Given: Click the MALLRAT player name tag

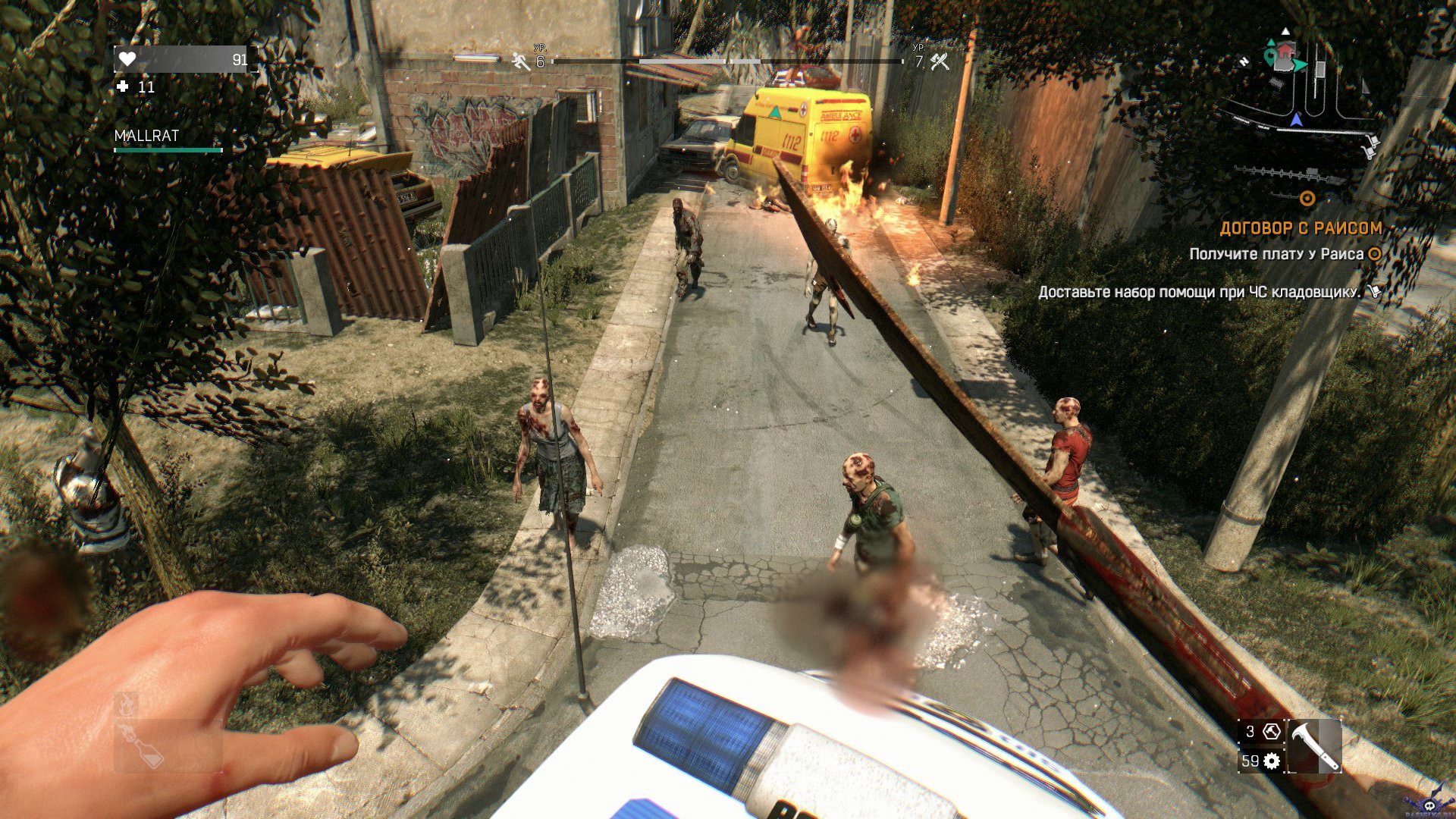Looking at the screenshot, I should pos(146,136).
